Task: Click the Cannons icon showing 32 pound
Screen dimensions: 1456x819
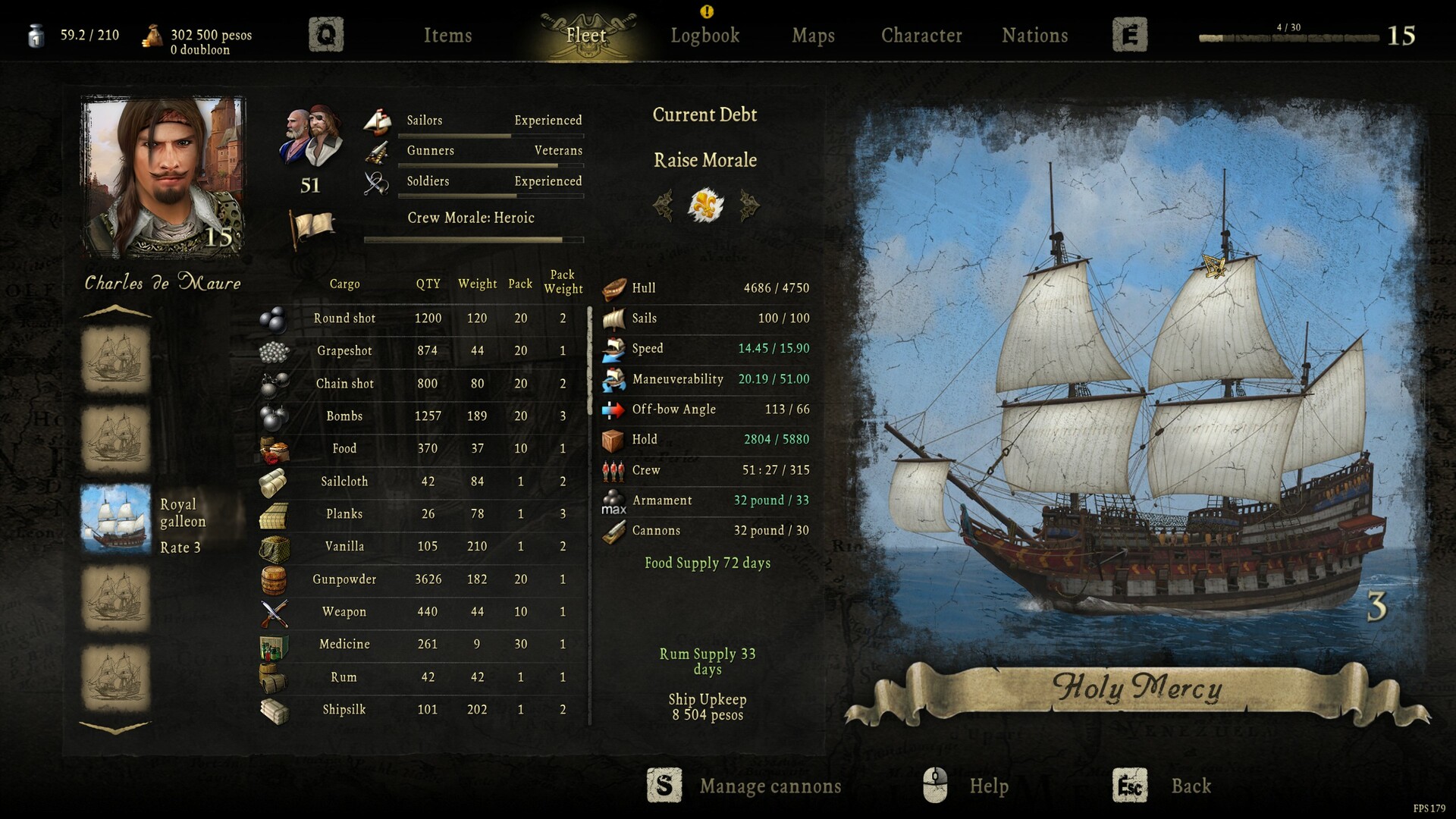Action: click(x=614, y=530)
